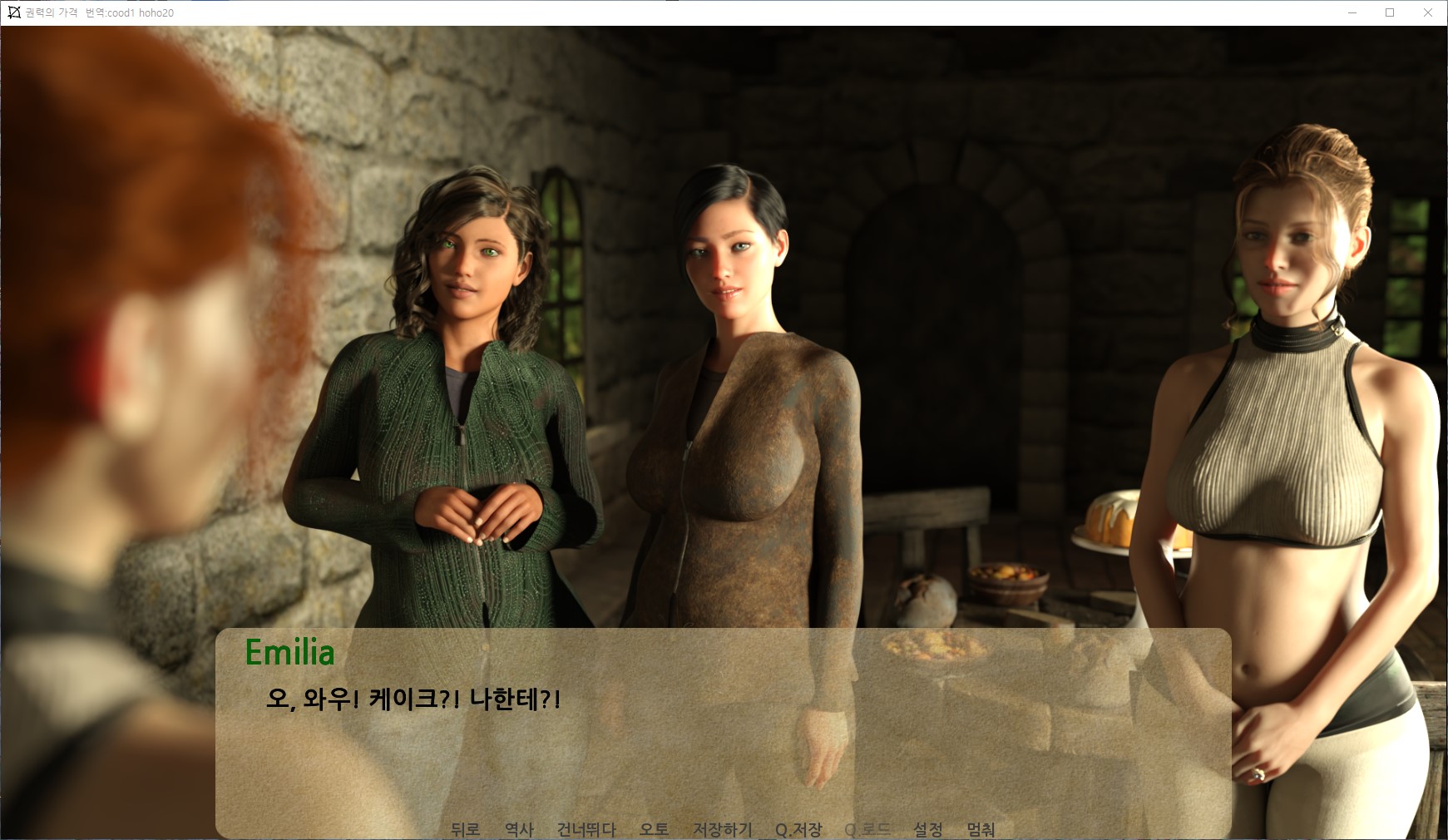
Task: Maximize the game window
Action: (1390, 12)
